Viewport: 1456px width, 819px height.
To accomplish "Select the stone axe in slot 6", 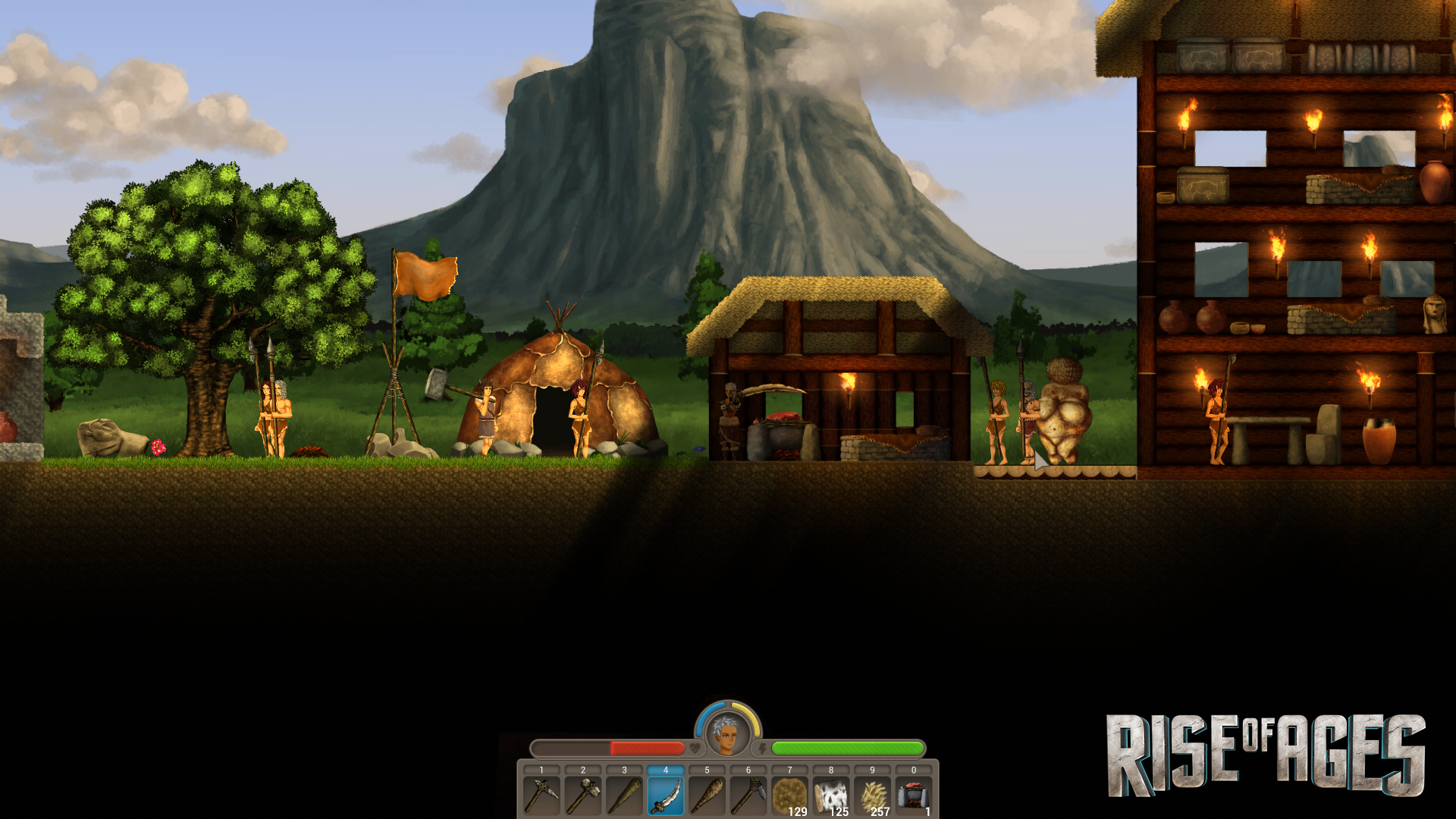I will [750, 796].
